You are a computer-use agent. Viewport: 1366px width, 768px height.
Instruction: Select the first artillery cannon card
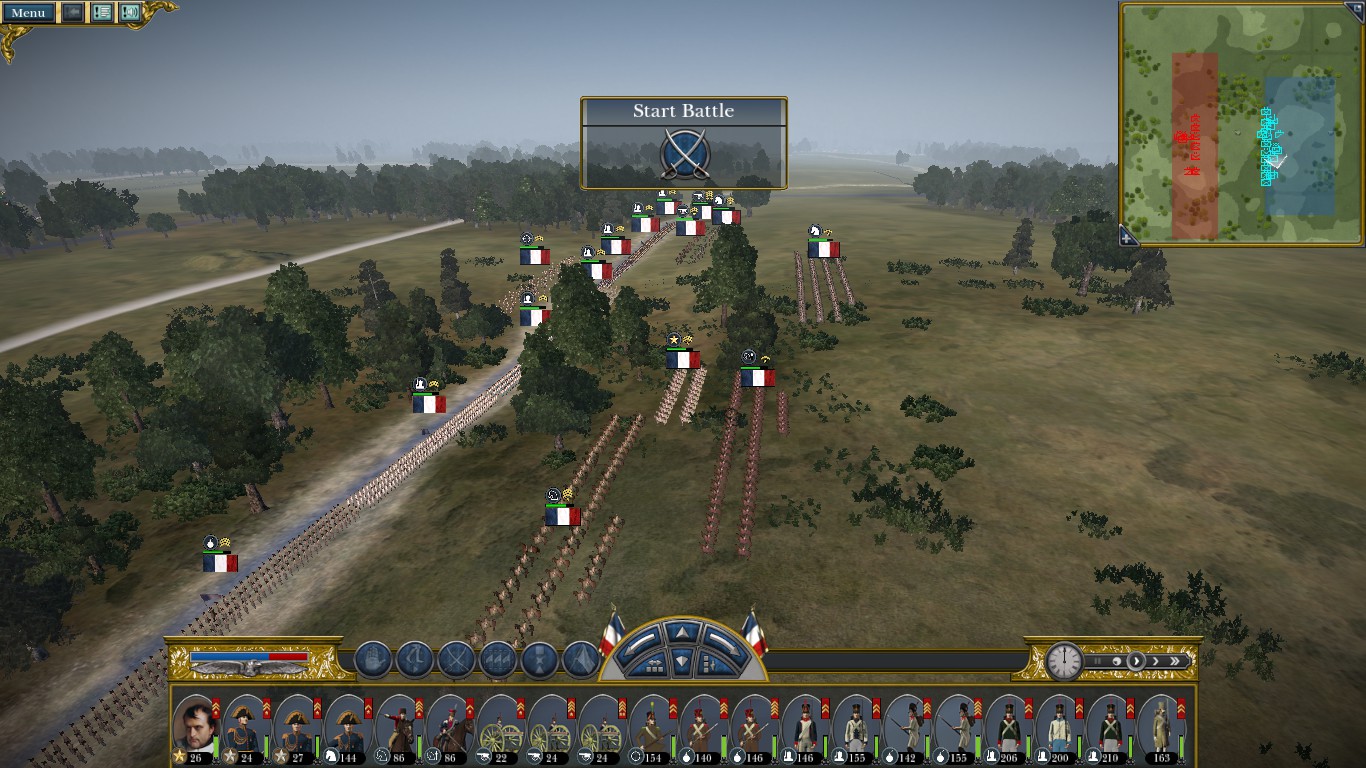(x=499, y=726)
